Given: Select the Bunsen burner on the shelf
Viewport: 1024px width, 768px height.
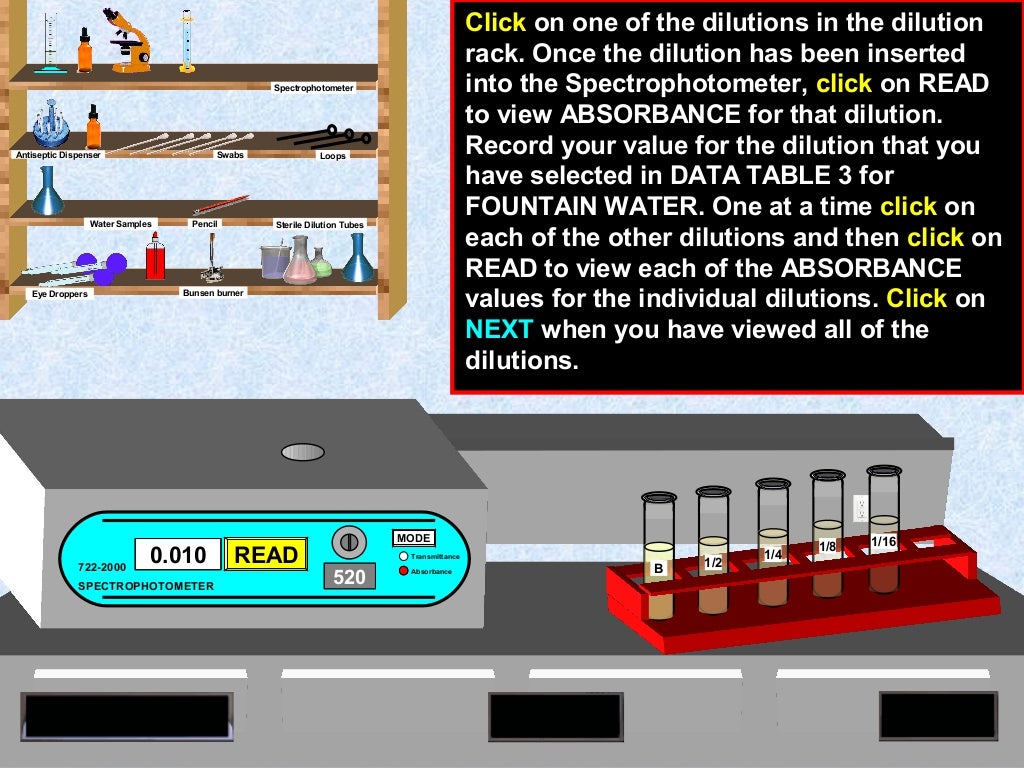Looking at the screenshot, I should click(x=212, y=262).
